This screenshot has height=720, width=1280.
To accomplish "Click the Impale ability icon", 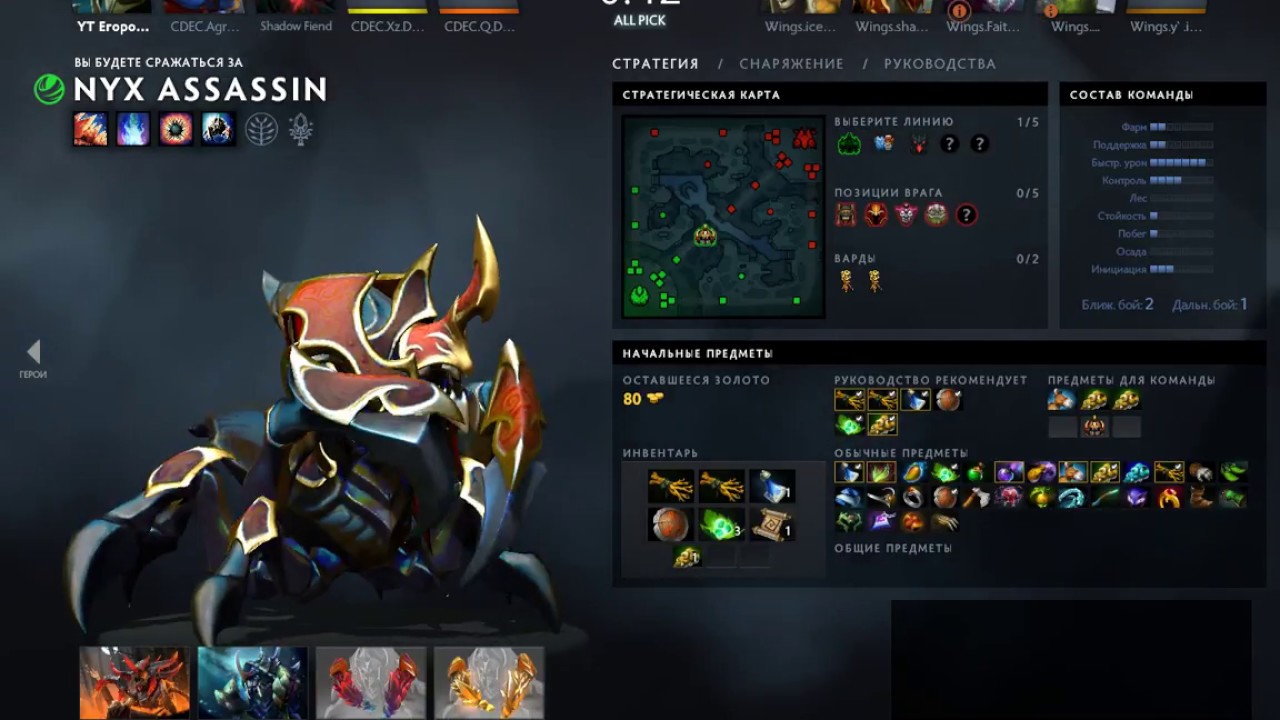I will click(x=90, y=129).
